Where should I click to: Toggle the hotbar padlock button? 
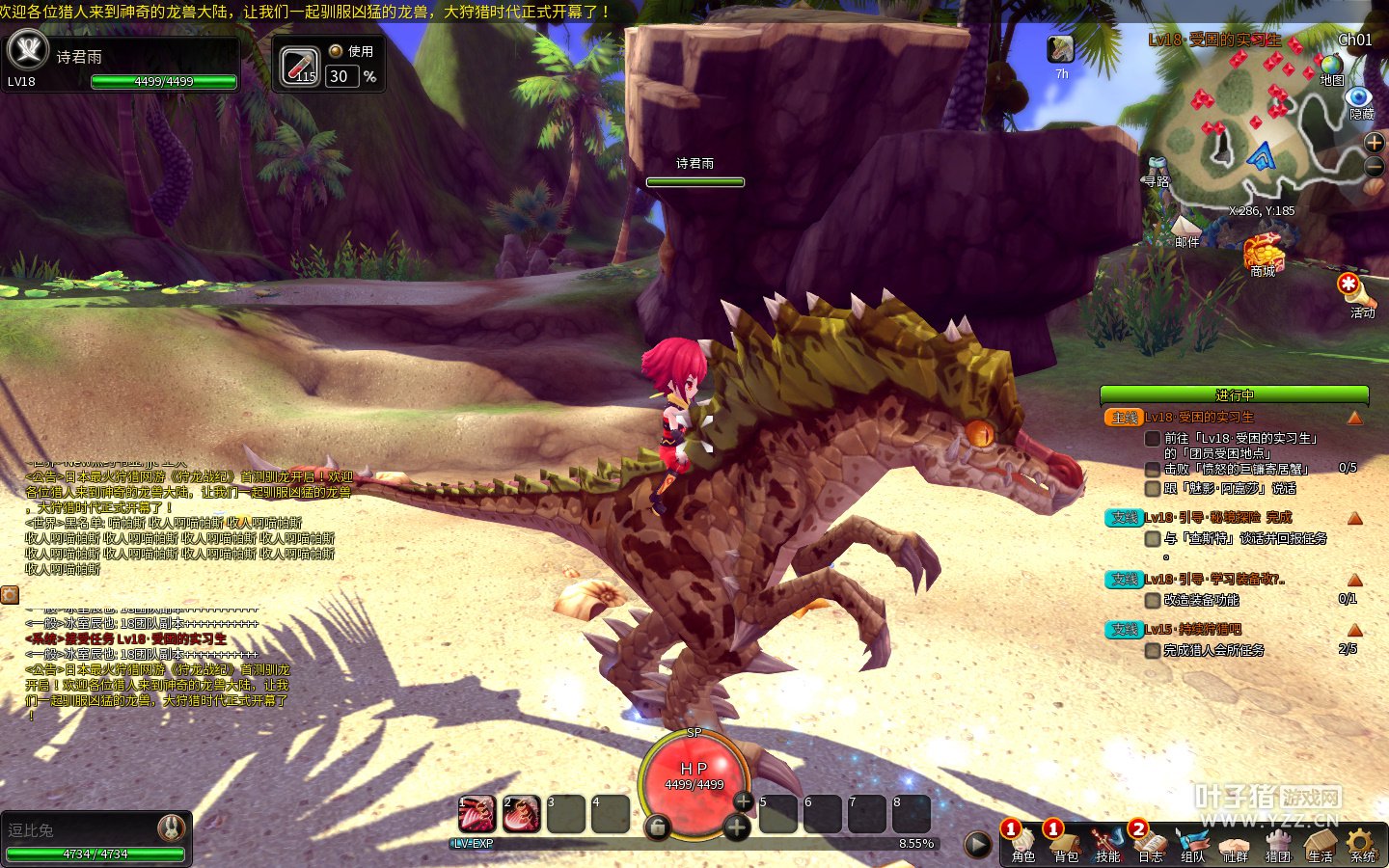pos(657,827)
